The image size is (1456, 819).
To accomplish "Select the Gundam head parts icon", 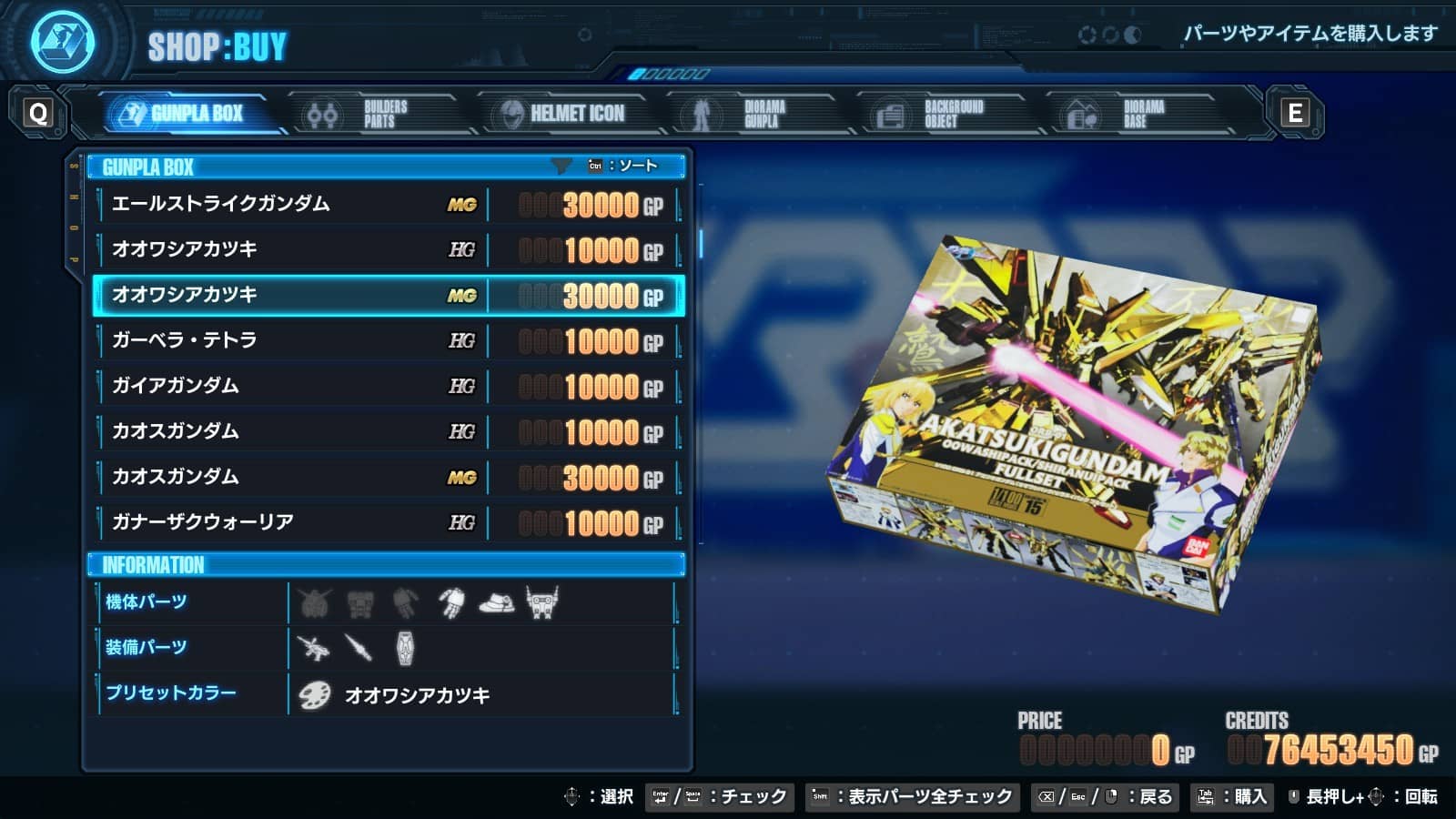I will click(x=315, y=602).
